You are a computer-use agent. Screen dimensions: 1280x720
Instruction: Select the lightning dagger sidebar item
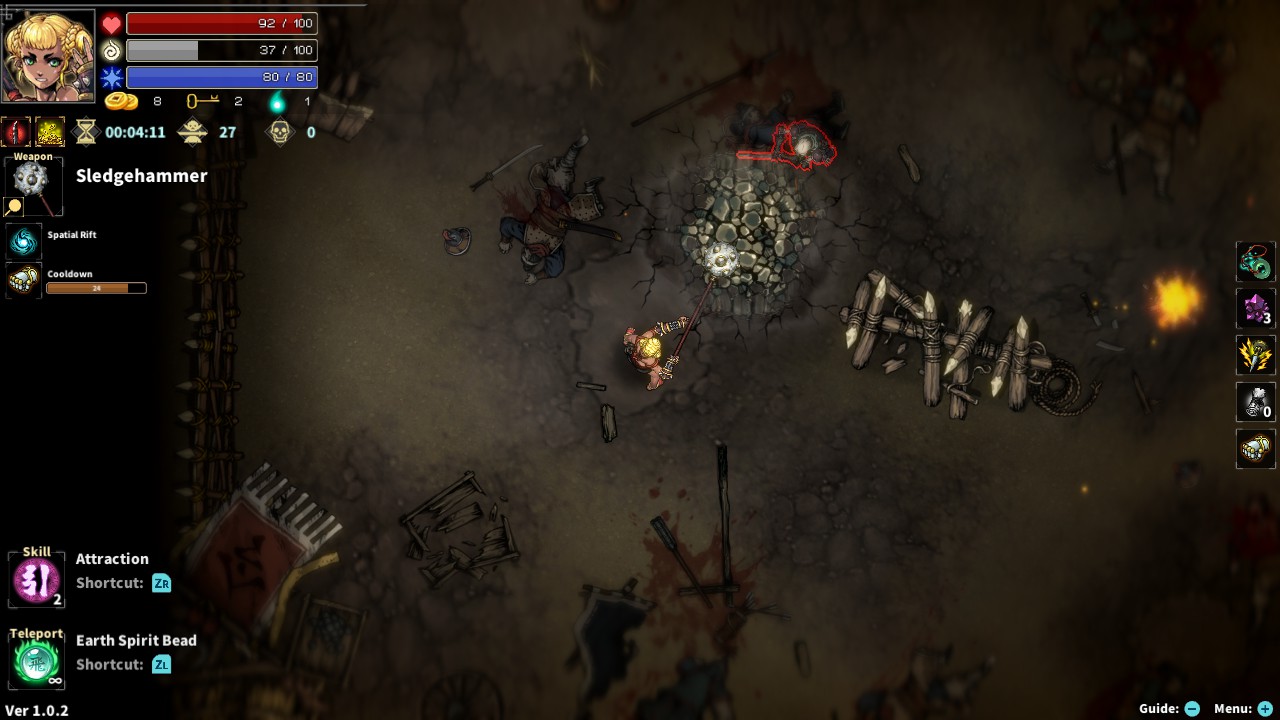(1255, 356)
